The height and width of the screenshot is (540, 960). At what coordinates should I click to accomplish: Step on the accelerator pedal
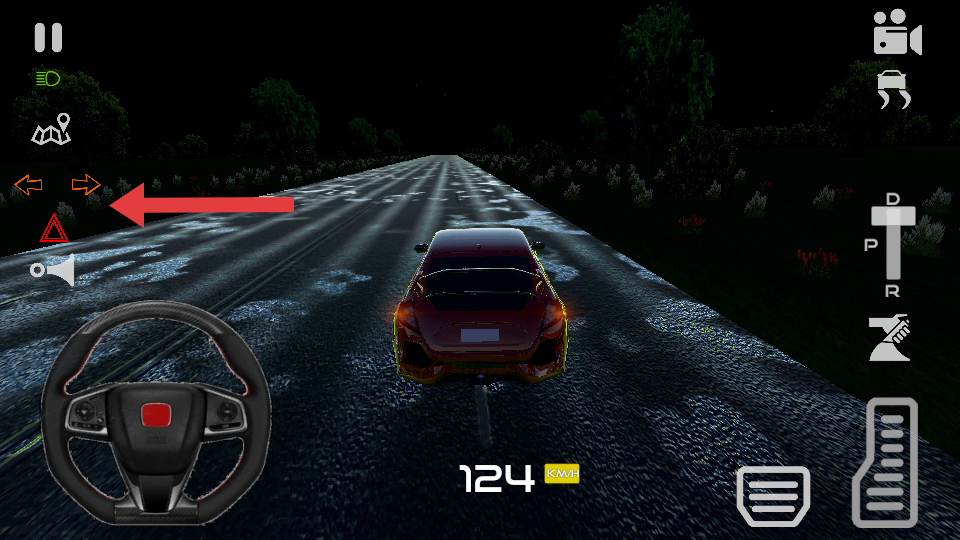click(885, 462)
